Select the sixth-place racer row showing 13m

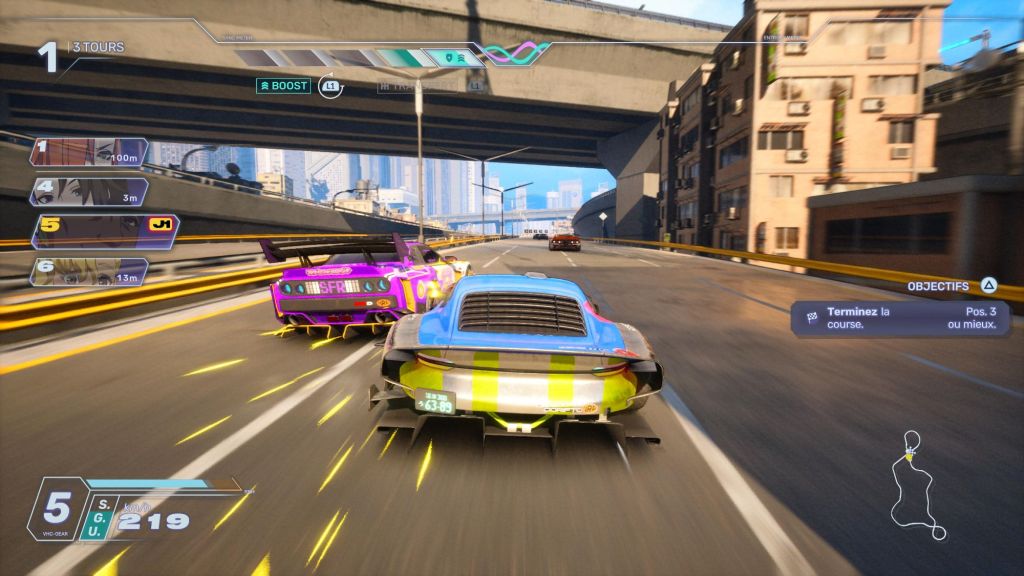point(89,272)
